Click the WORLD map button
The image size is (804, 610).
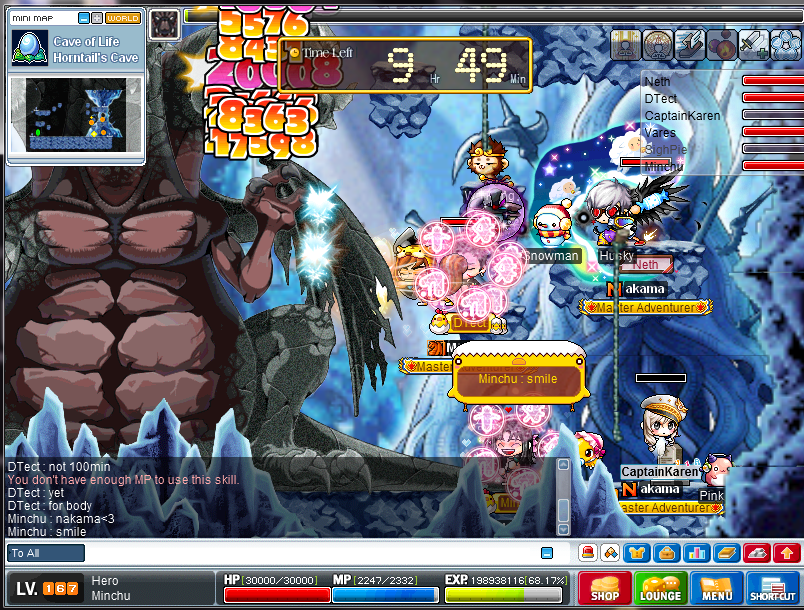[122, 18]
